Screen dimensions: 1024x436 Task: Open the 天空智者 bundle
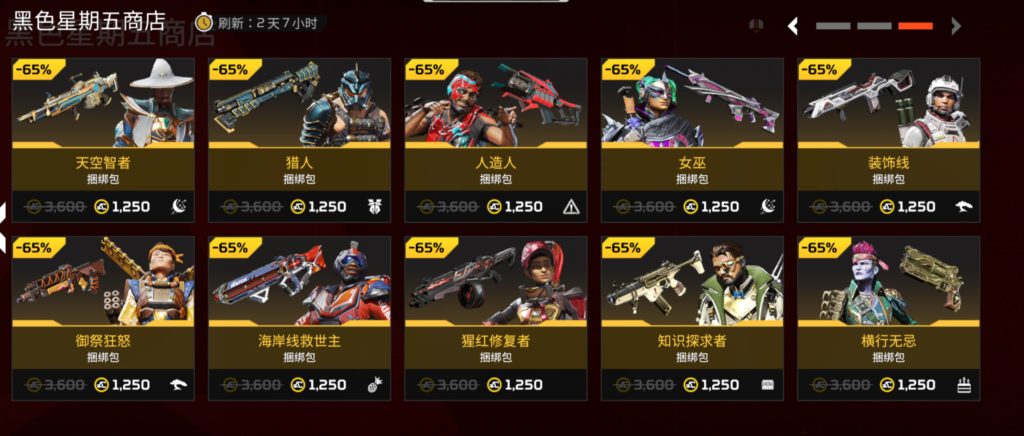[103, 140]
